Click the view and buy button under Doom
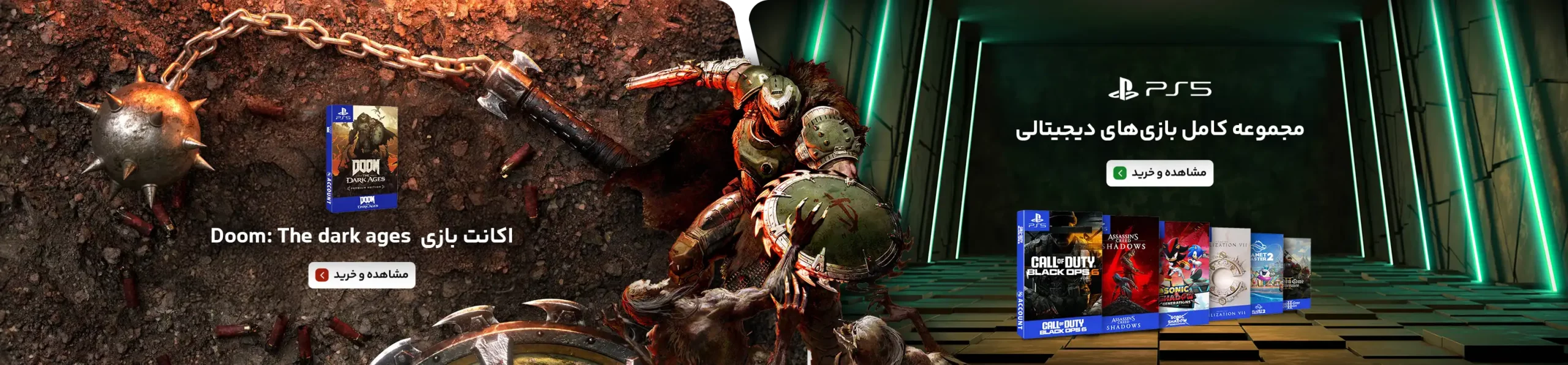The height and width of the screenshot is (365, 1568). pyautogui.click(x=361, y=274)
